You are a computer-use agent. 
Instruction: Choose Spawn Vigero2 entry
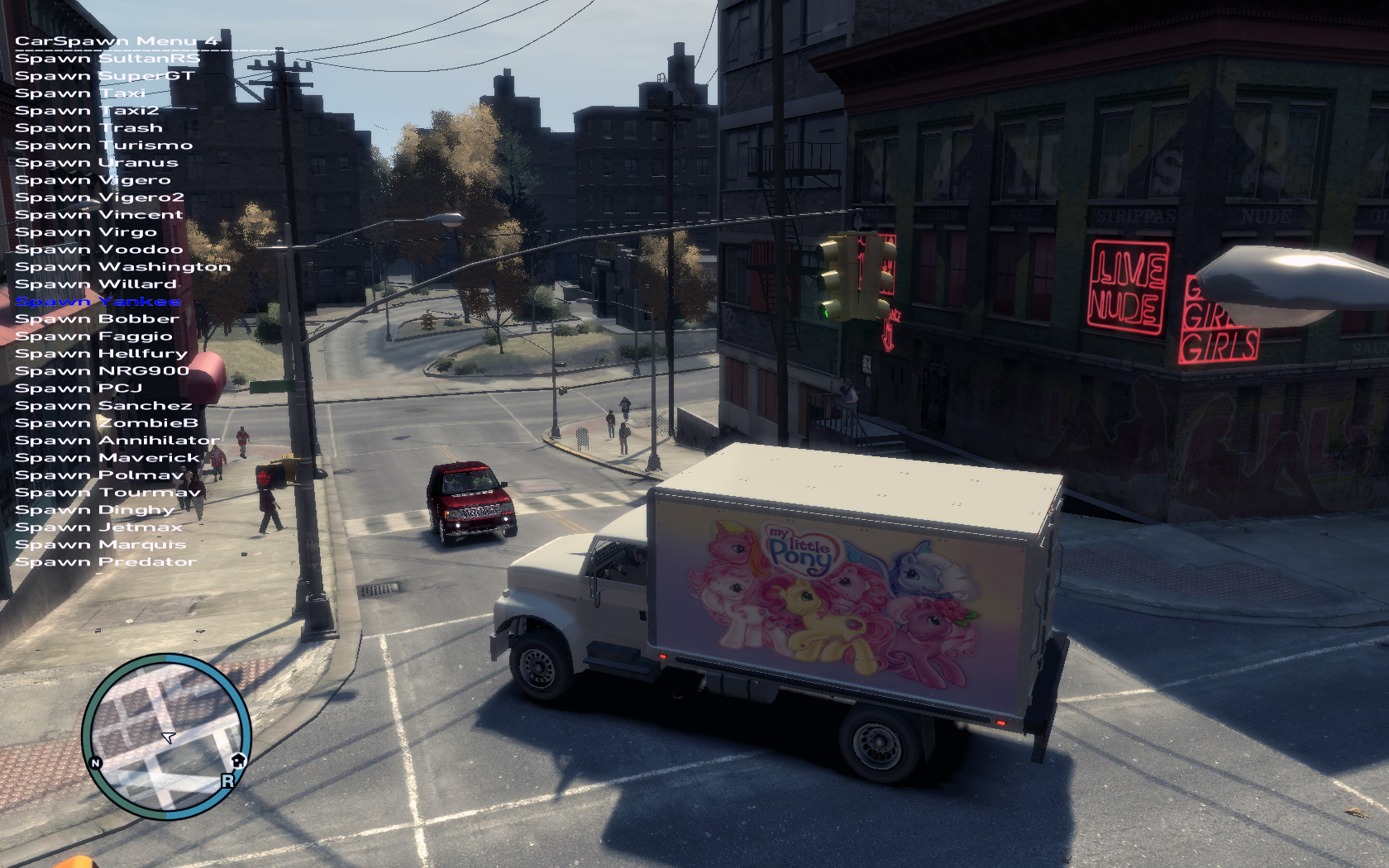tap(99, 198)
